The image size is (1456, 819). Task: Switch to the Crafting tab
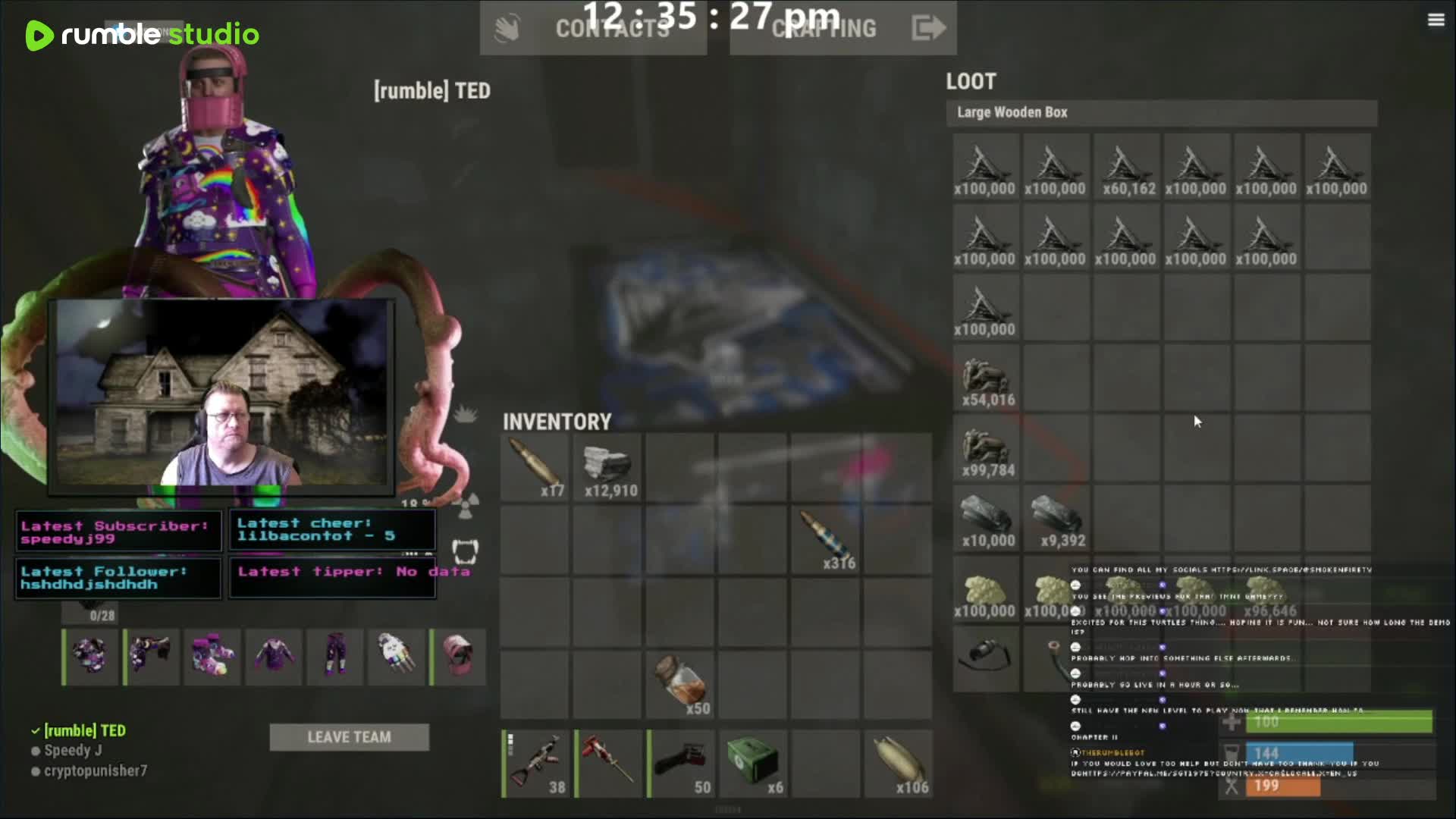(824, 29)
